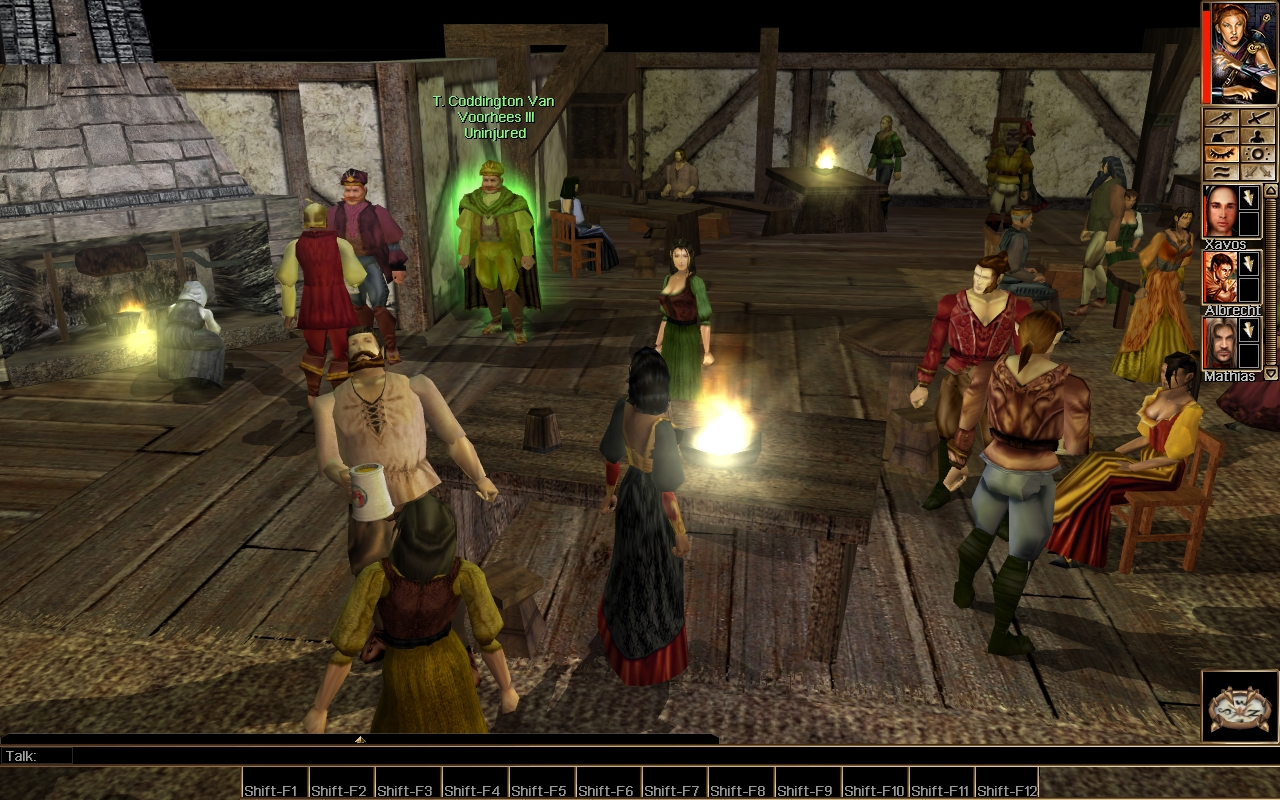The image size is (1280, 800).
Task: Open the gear-shaped options button
Action: point(1257,154)
